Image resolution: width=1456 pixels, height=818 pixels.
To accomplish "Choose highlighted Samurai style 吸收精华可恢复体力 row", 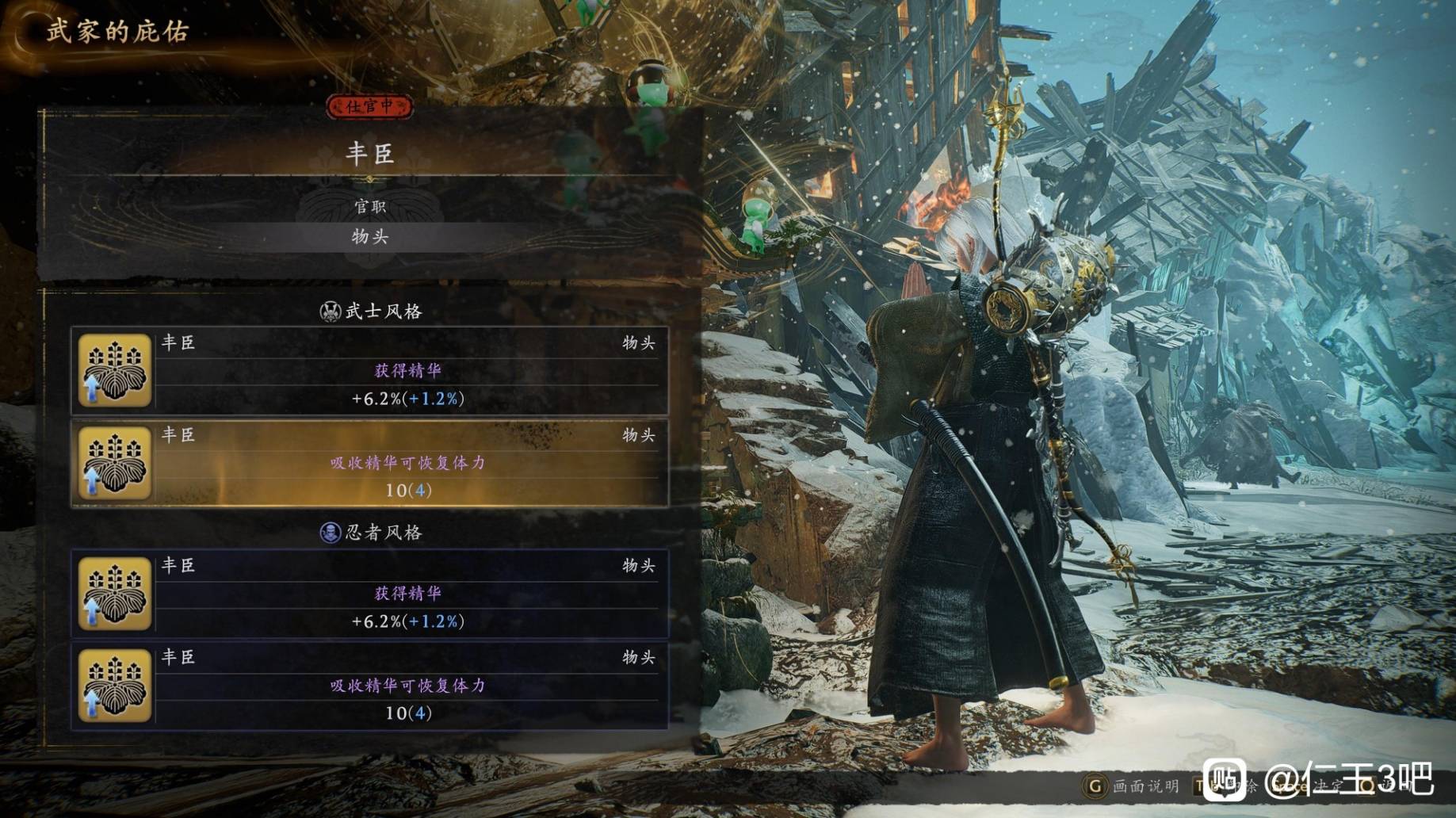I will 369,463.
